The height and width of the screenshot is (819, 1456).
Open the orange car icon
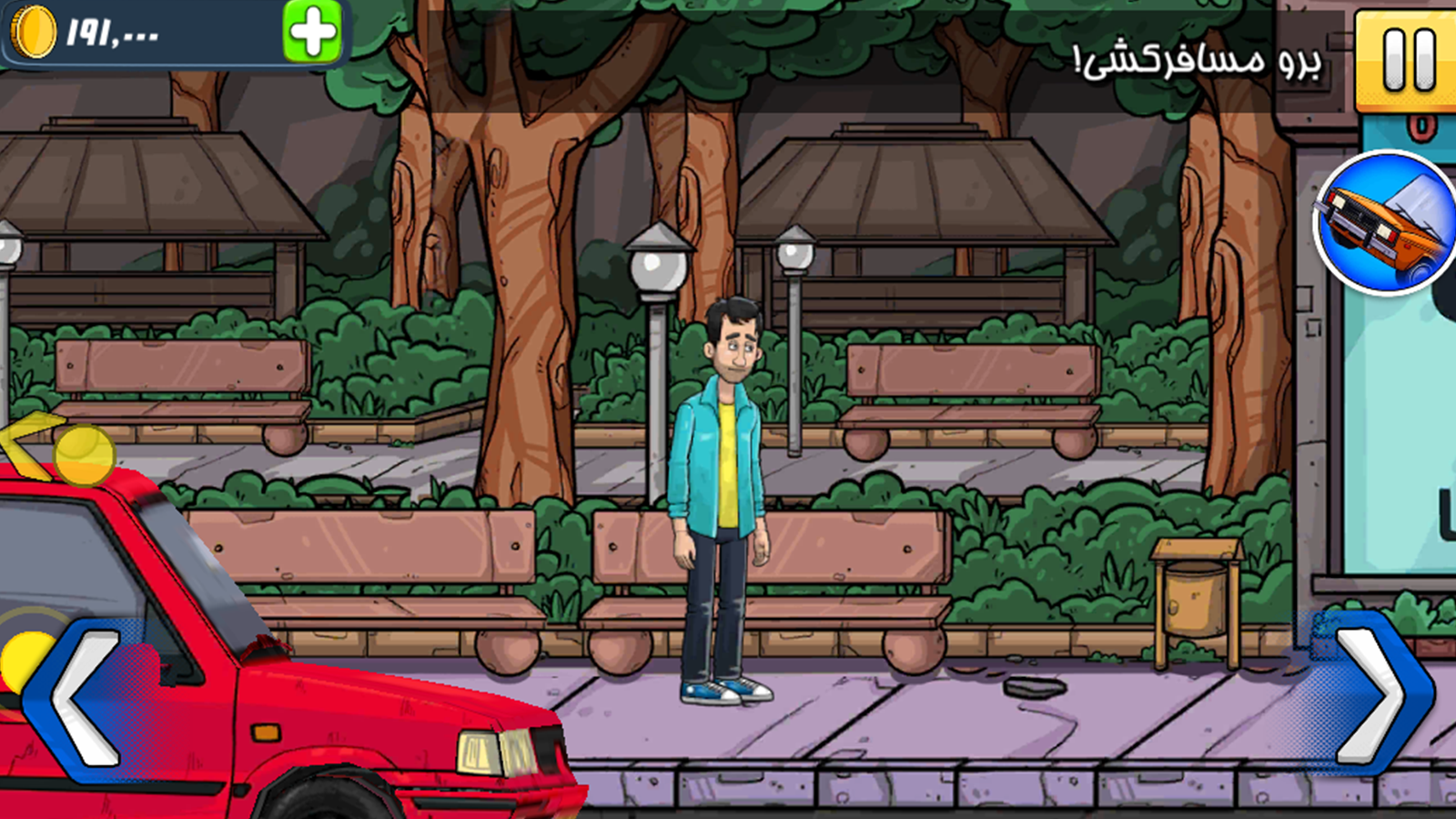pos(1386,223)
